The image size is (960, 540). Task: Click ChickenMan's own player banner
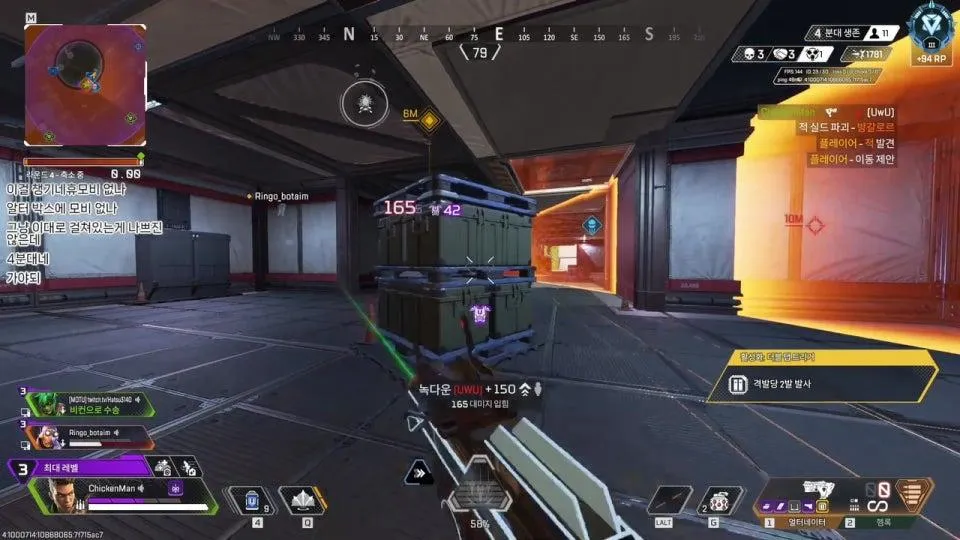coord(130,494)
